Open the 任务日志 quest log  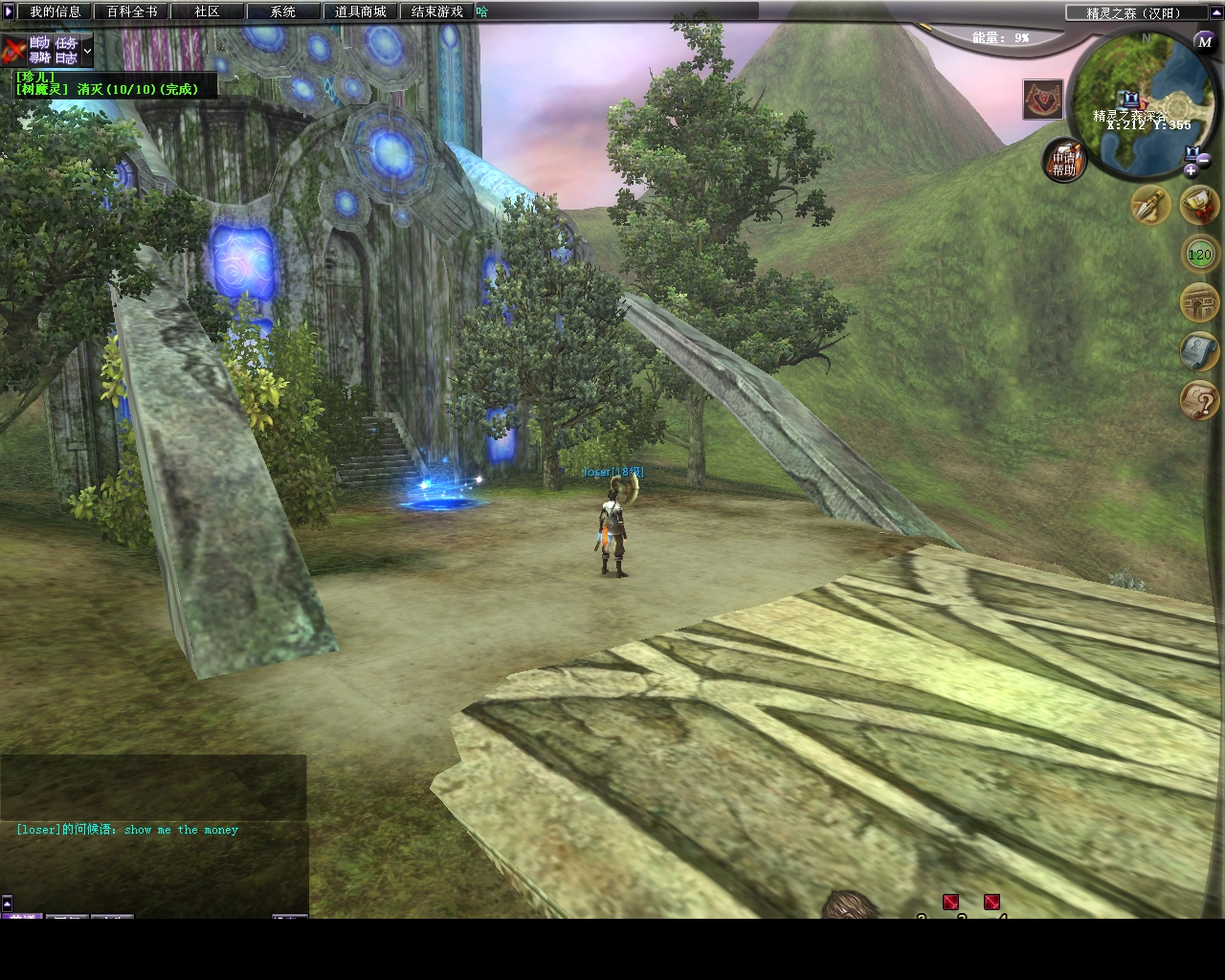(x=66, y=50)
